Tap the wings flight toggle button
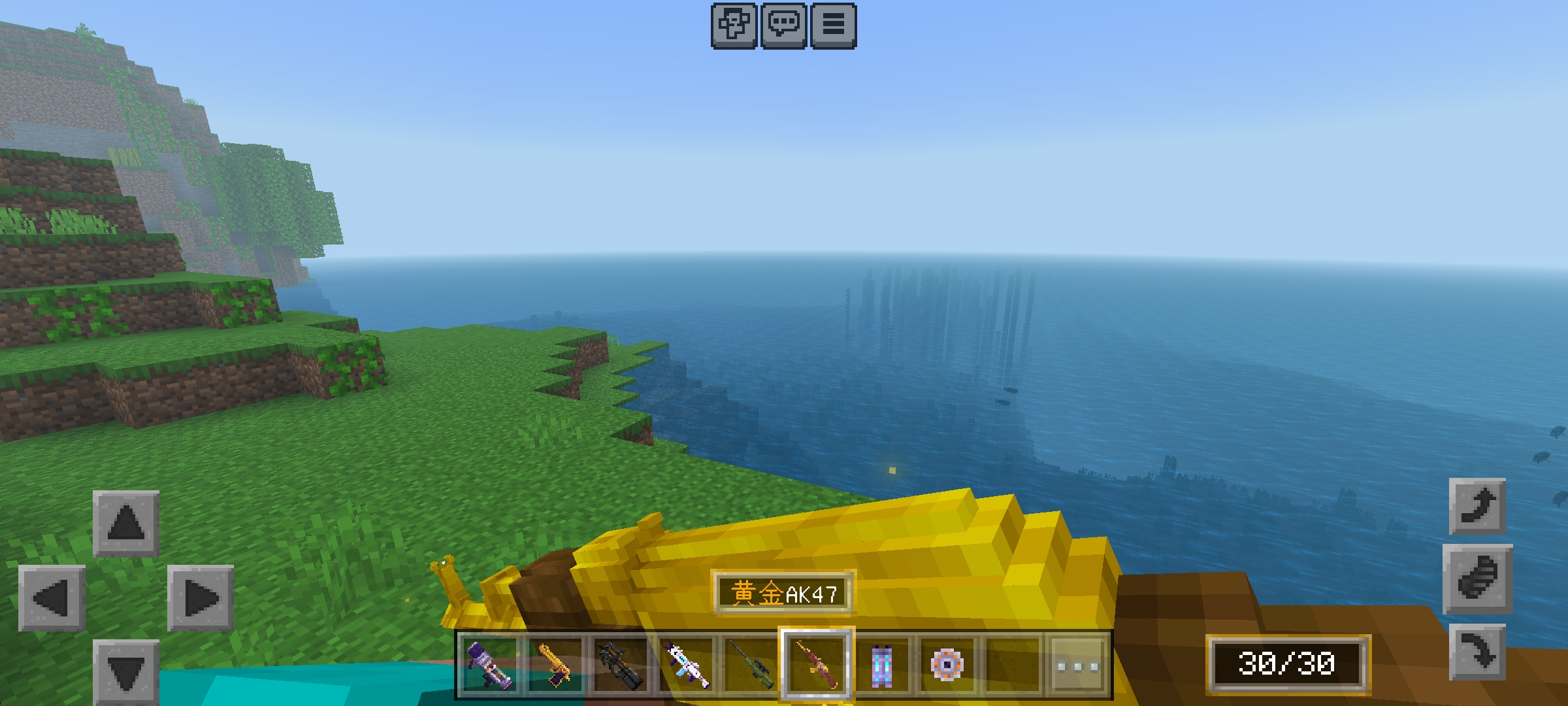 [1477, 579]
